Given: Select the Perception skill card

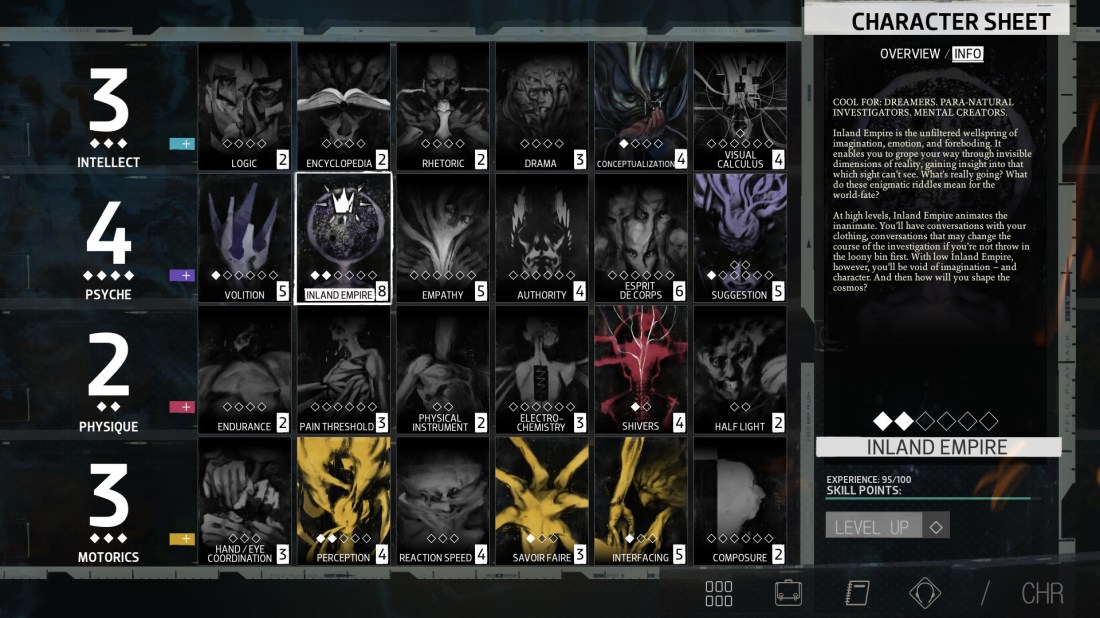Looking at the screenshot, I should (x=343, y=501).
